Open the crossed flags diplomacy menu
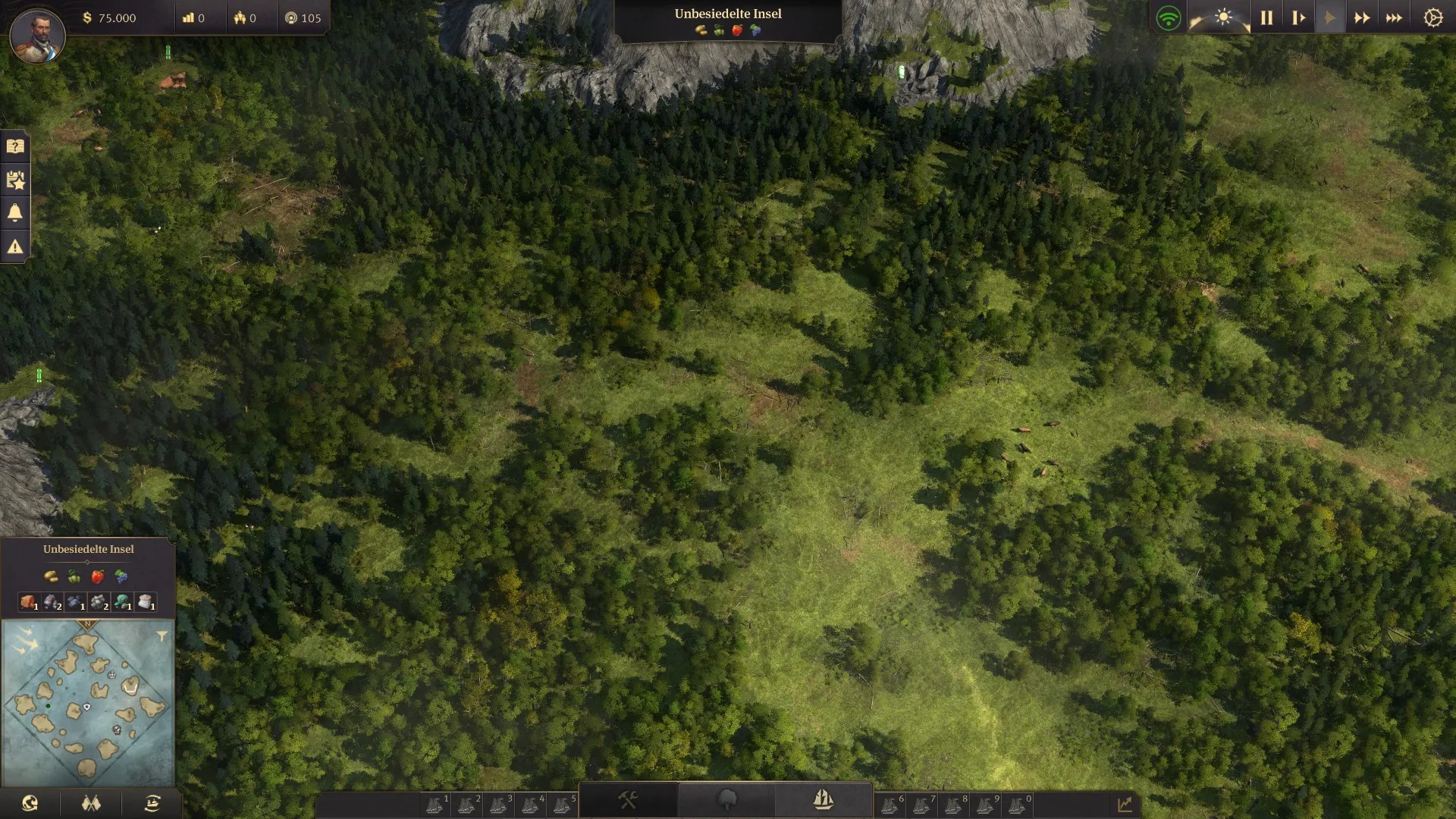 91,803
